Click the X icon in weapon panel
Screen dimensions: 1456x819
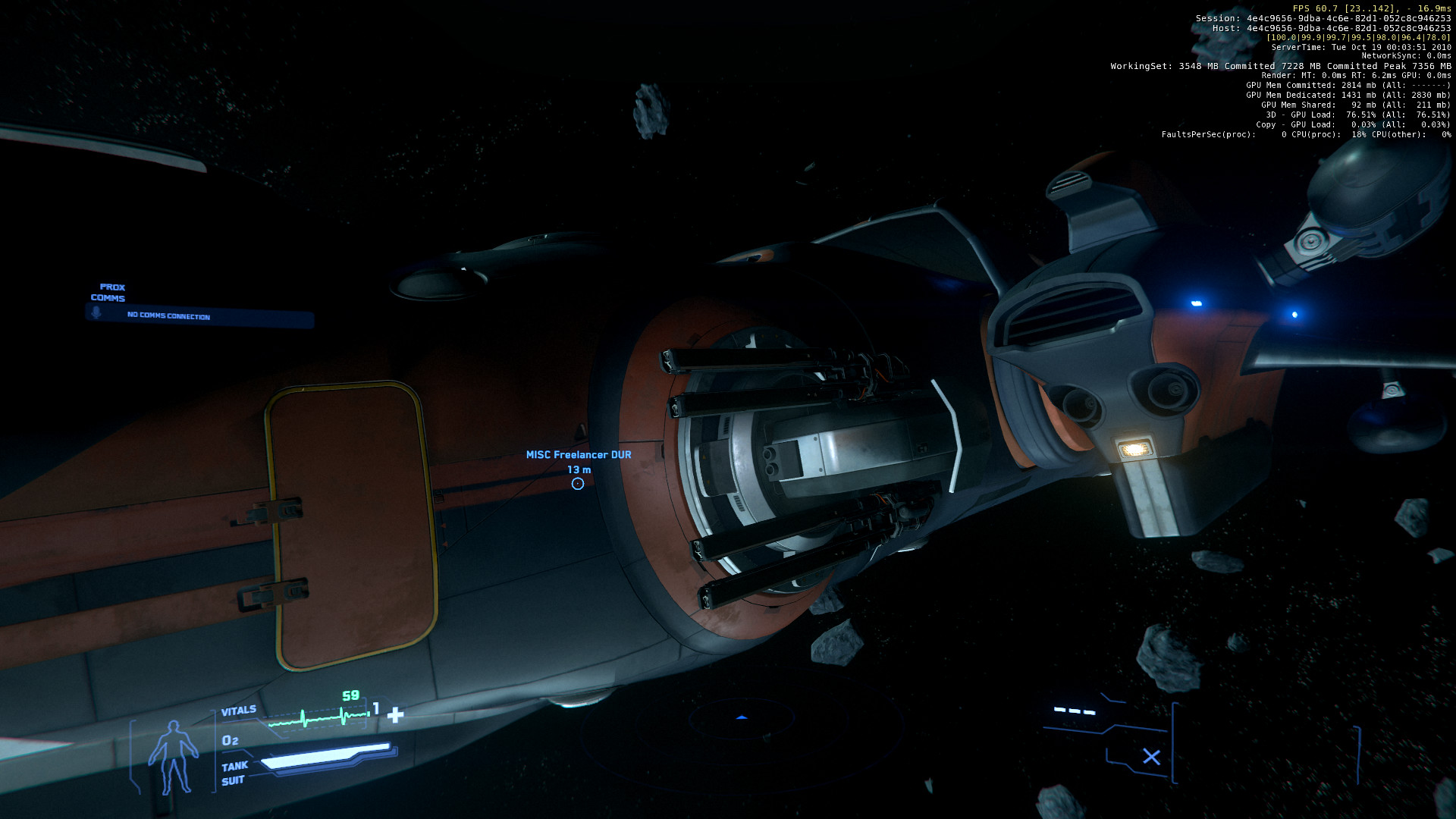pos(1151,757)
